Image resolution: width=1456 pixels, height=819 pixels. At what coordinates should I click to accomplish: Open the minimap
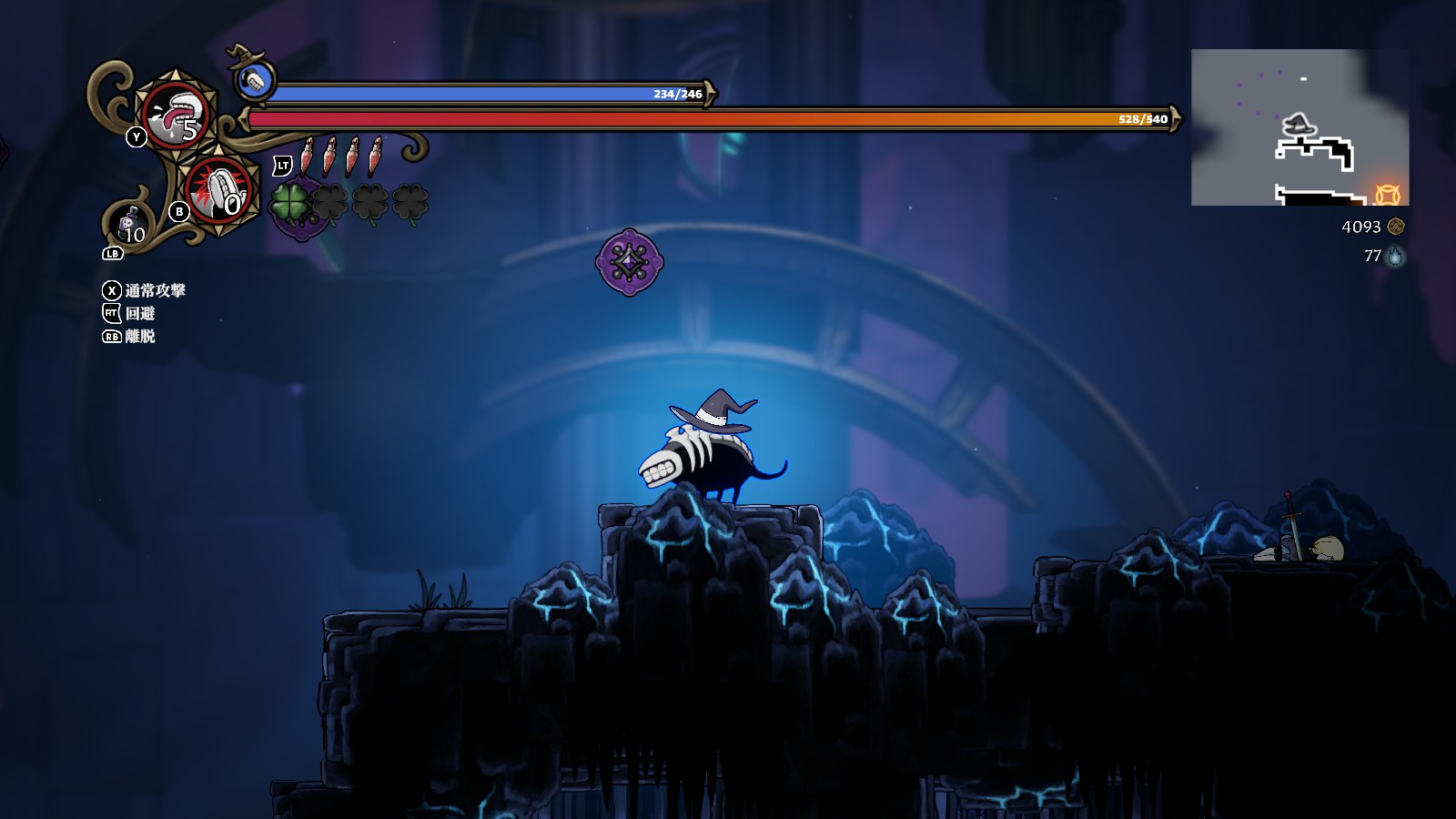point(1299,127)
